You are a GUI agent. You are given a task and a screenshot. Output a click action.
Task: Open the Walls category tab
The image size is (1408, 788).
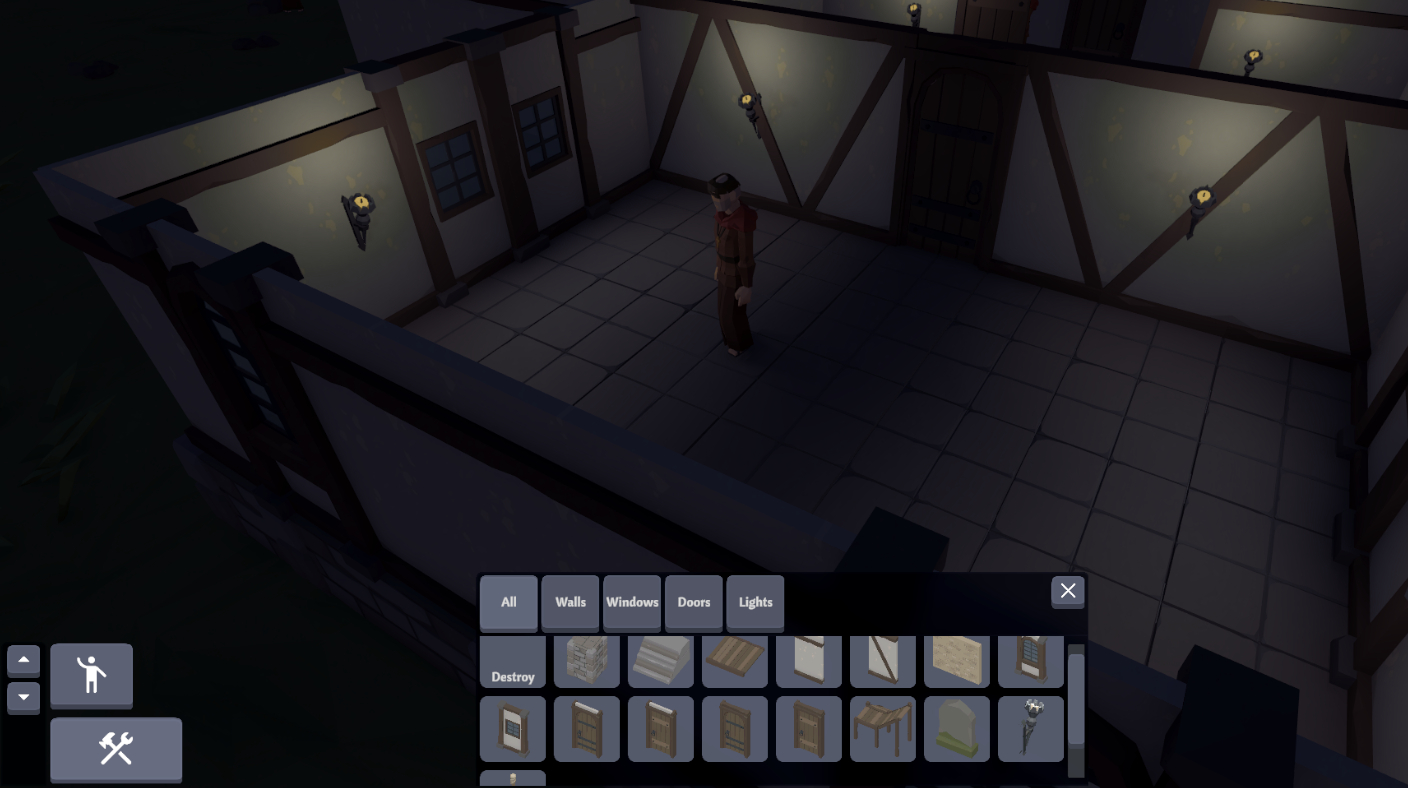click(571, 602)
